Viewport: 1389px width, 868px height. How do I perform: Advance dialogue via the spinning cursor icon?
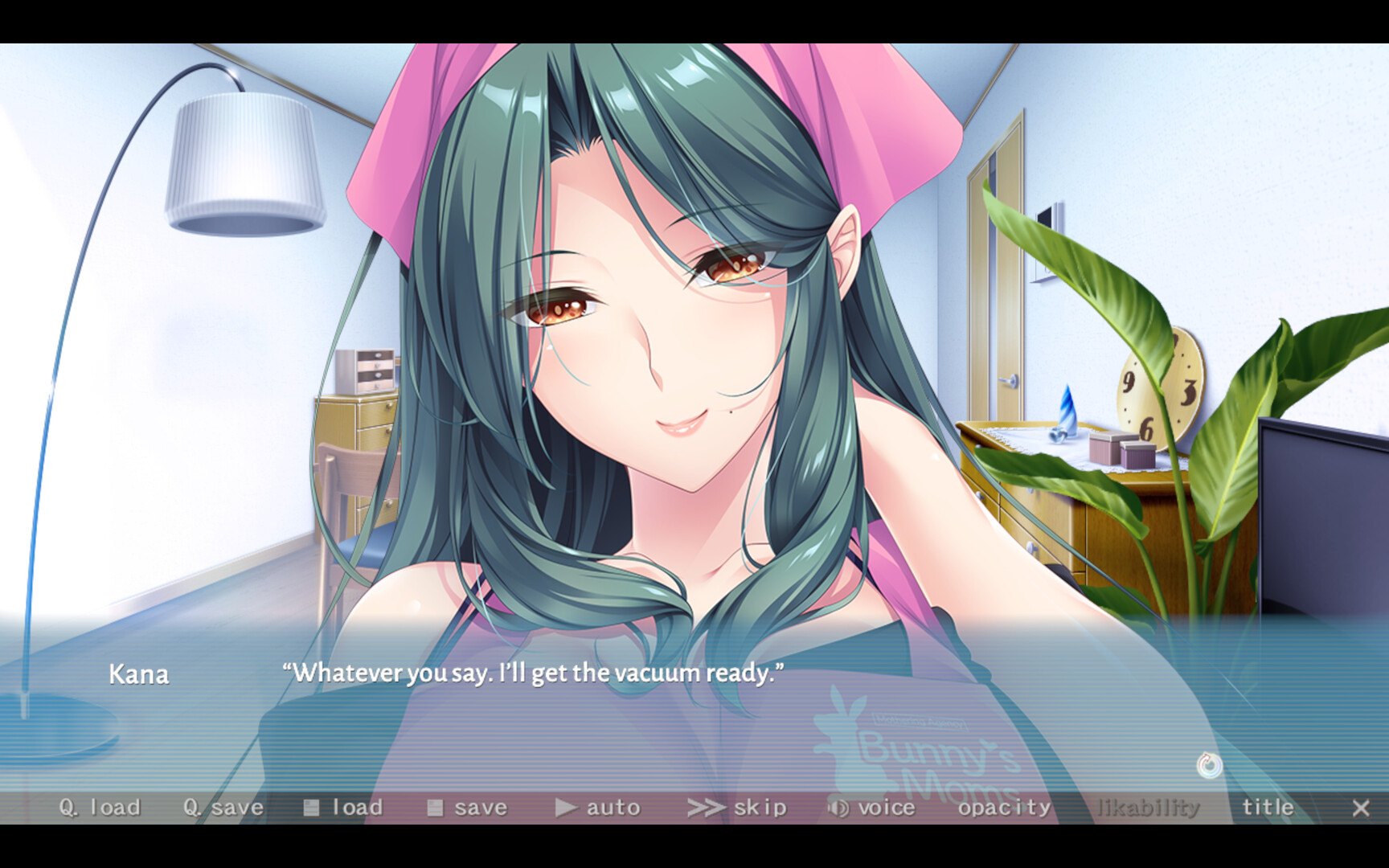tap(1209, 765)
